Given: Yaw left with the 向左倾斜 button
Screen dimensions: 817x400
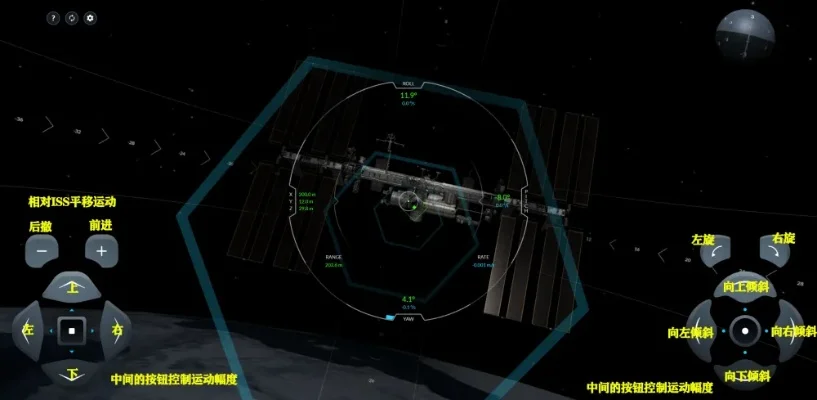Looking at the screenshot, I should [x=701, y=330].
